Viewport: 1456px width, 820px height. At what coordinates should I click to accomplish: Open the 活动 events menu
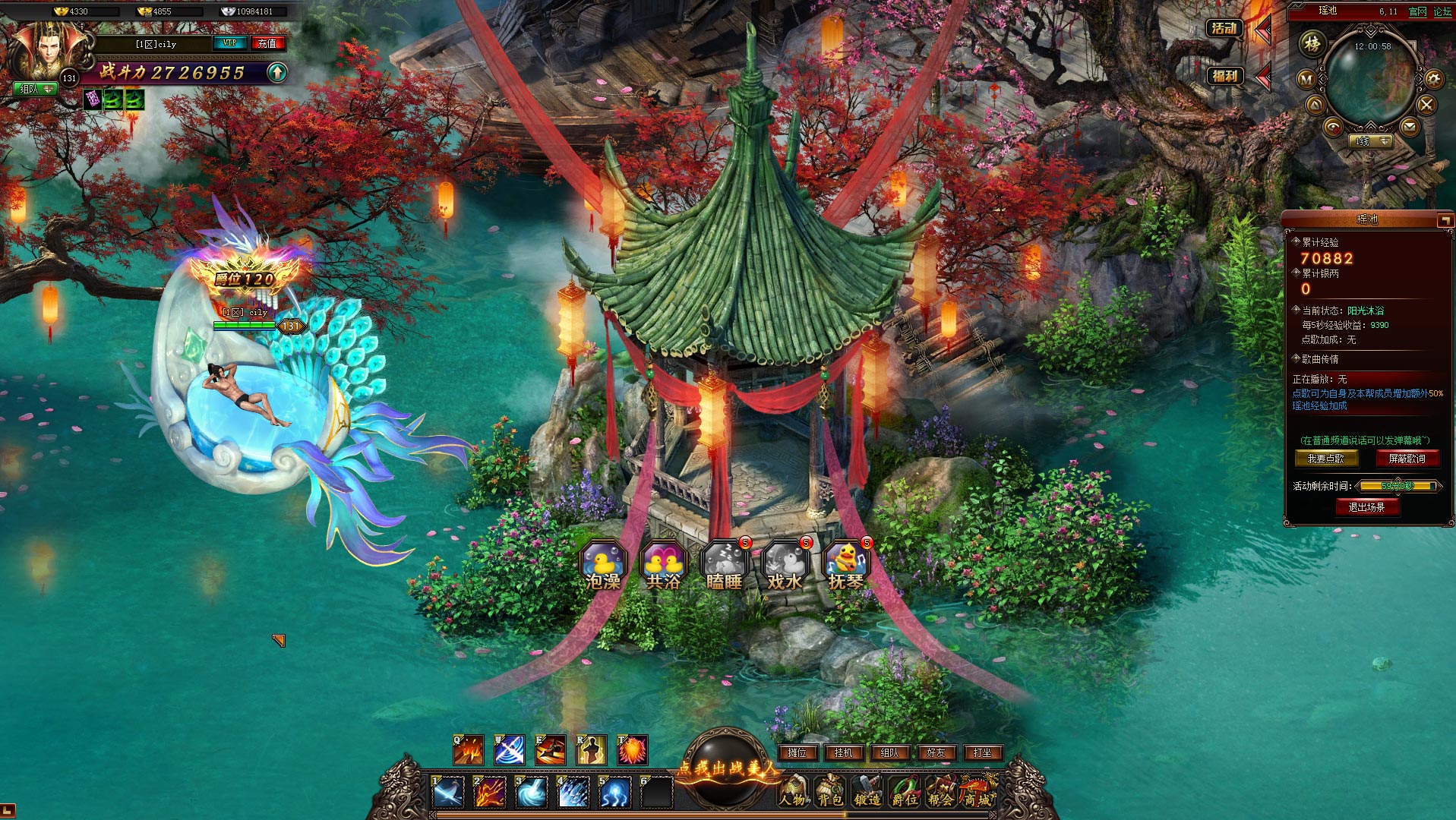[x=1224, y=29]
